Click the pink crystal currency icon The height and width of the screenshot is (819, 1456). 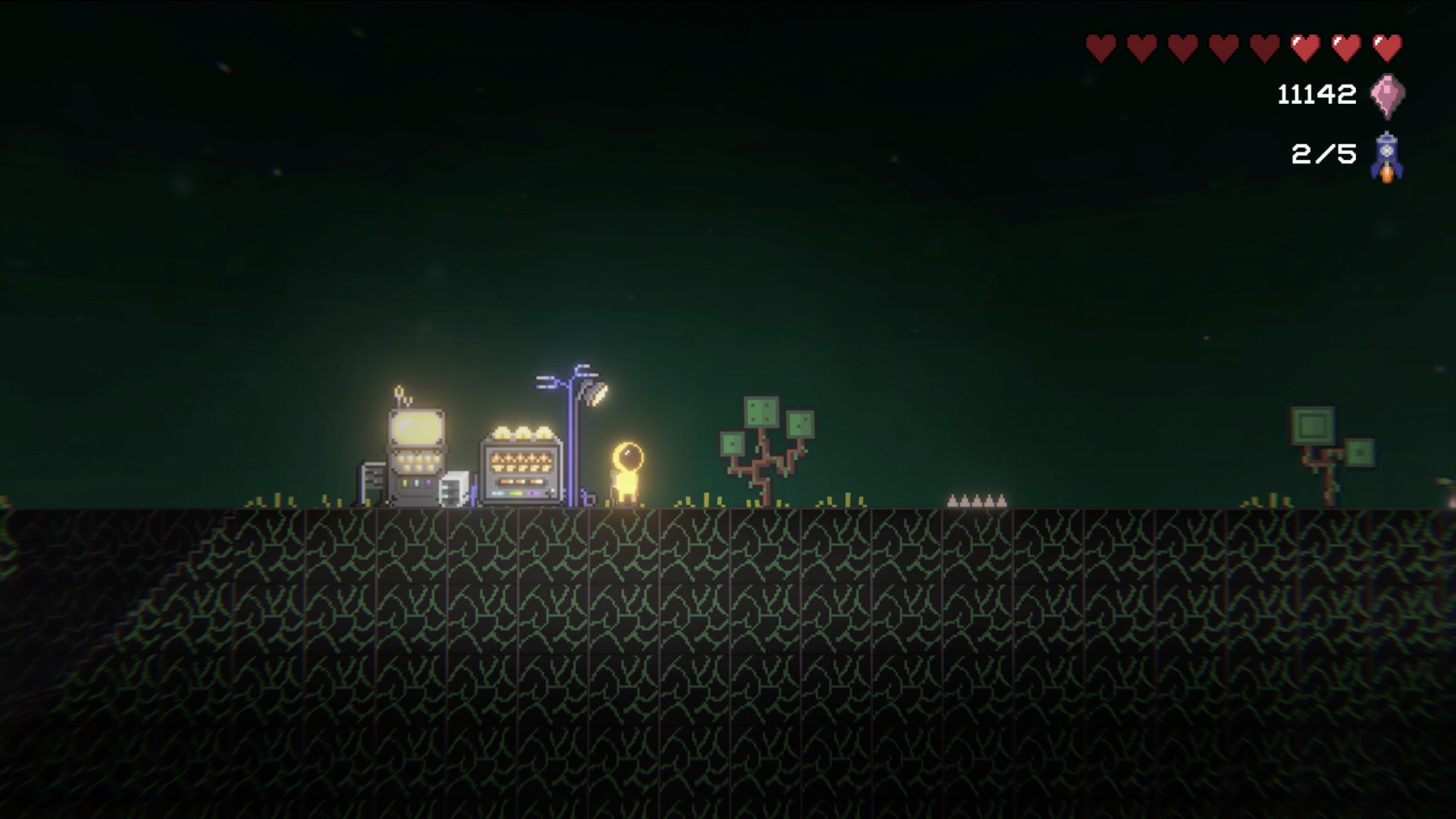click(1387, 96)
